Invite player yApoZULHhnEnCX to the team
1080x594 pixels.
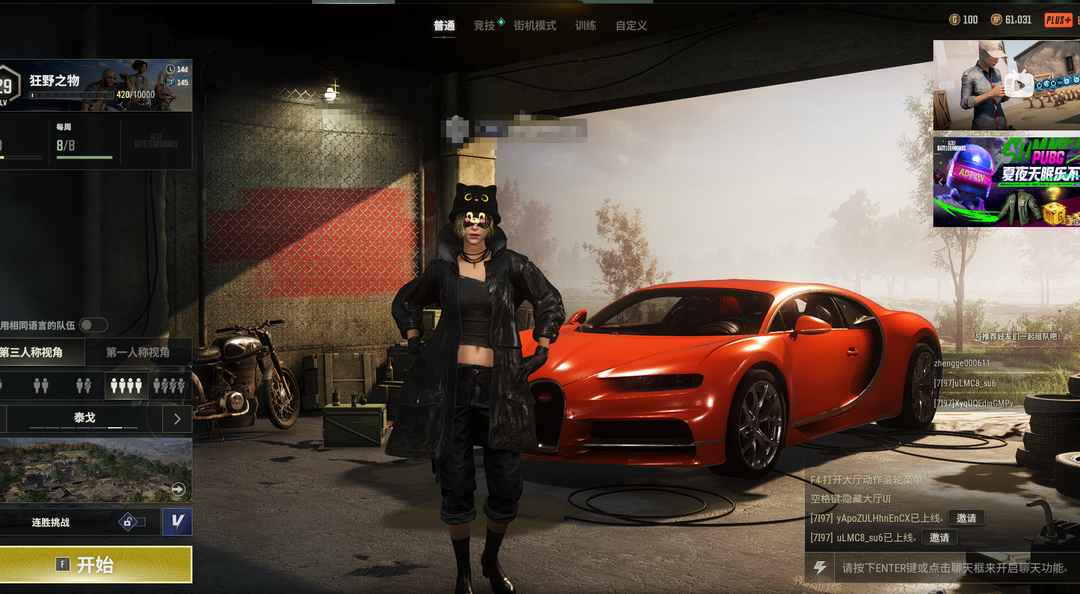pyautogui.click(x=966, y=518)
